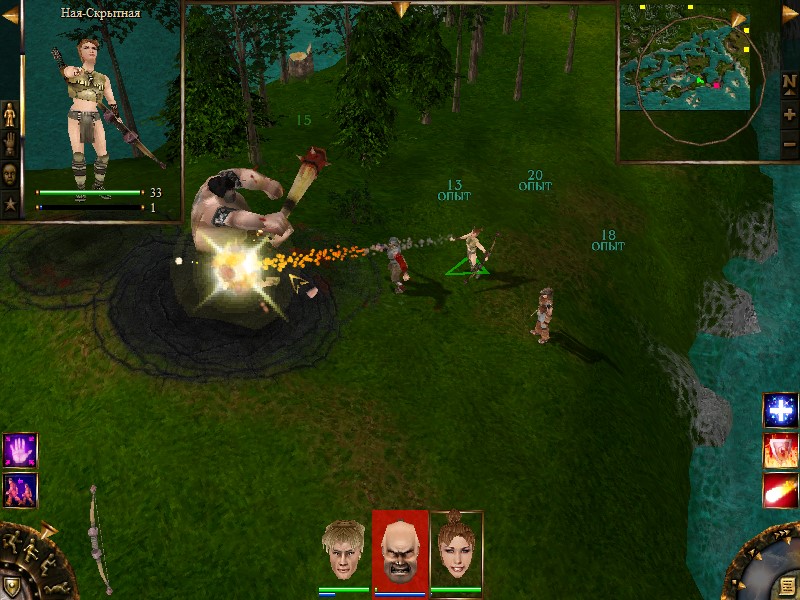This screenshot has height=600, width=800.
Task: Open the menu scroll button
Action: 788,586
